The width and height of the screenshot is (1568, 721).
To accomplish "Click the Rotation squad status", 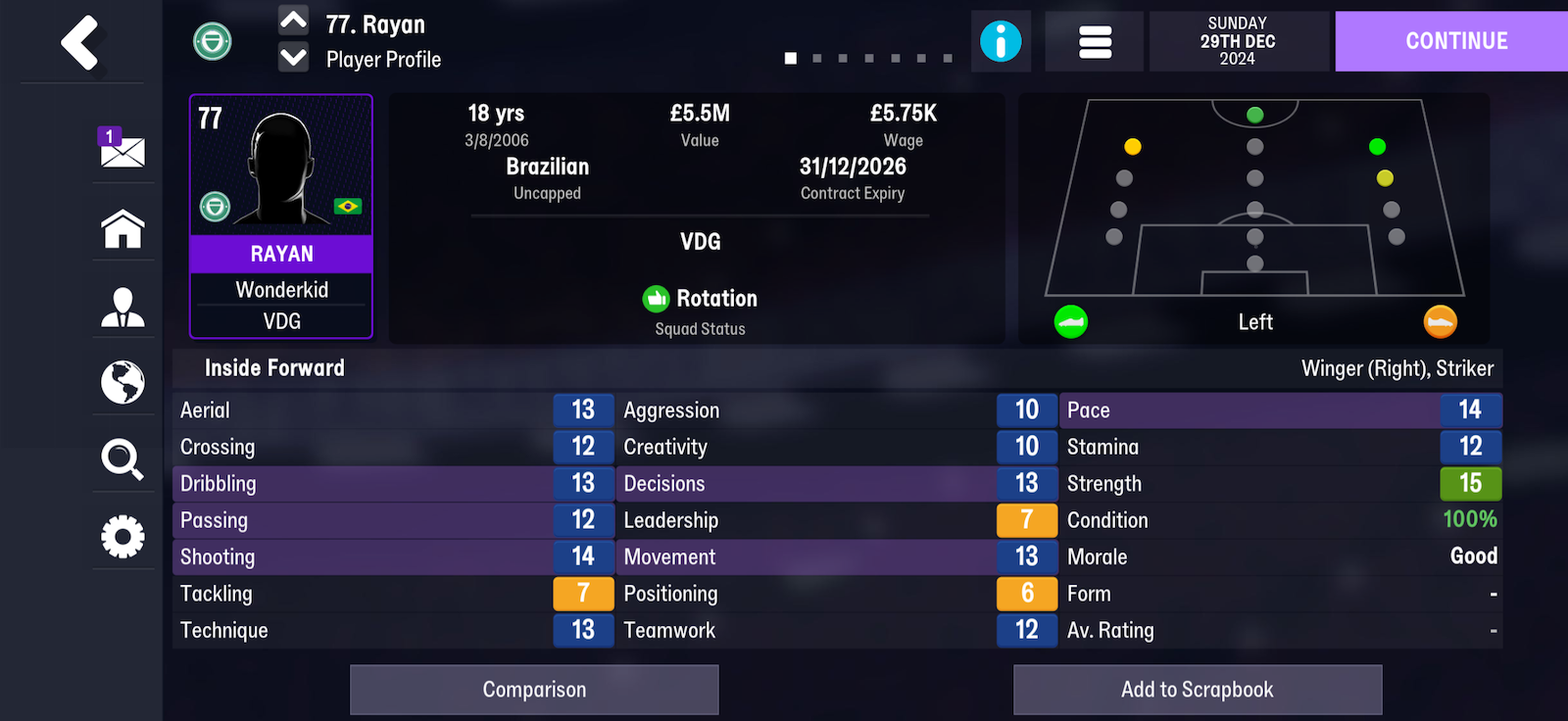I will point(701,299).
